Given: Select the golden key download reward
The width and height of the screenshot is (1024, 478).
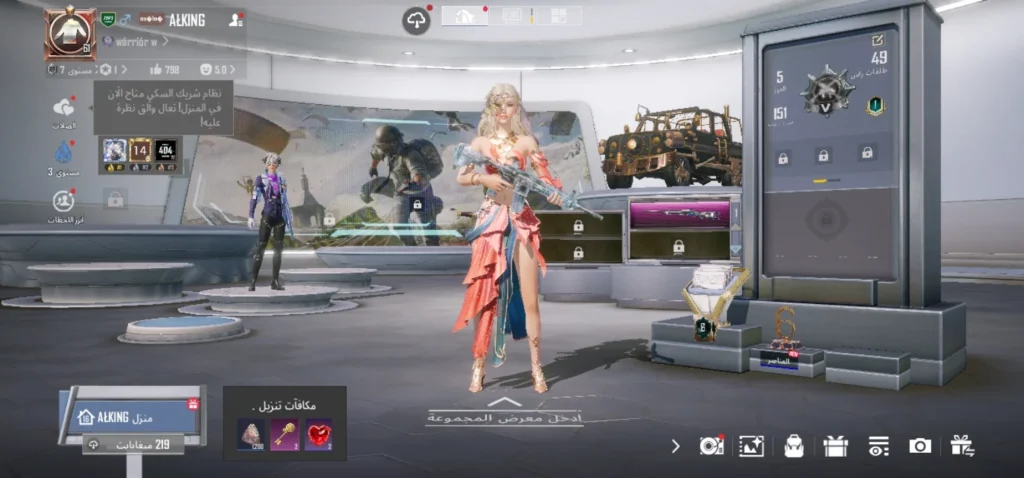Looking at the screenshot, I should pos(284,434).
